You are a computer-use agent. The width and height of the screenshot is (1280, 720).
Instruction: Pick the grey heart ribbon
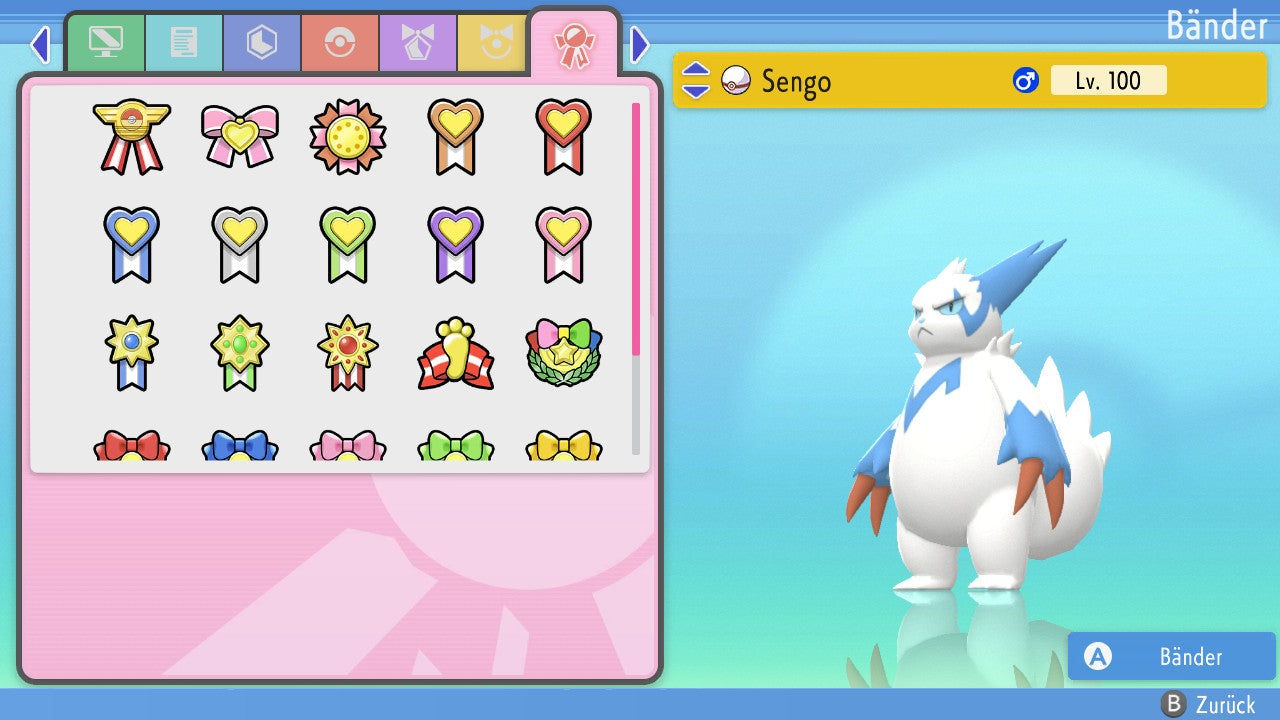click(239, 244)
